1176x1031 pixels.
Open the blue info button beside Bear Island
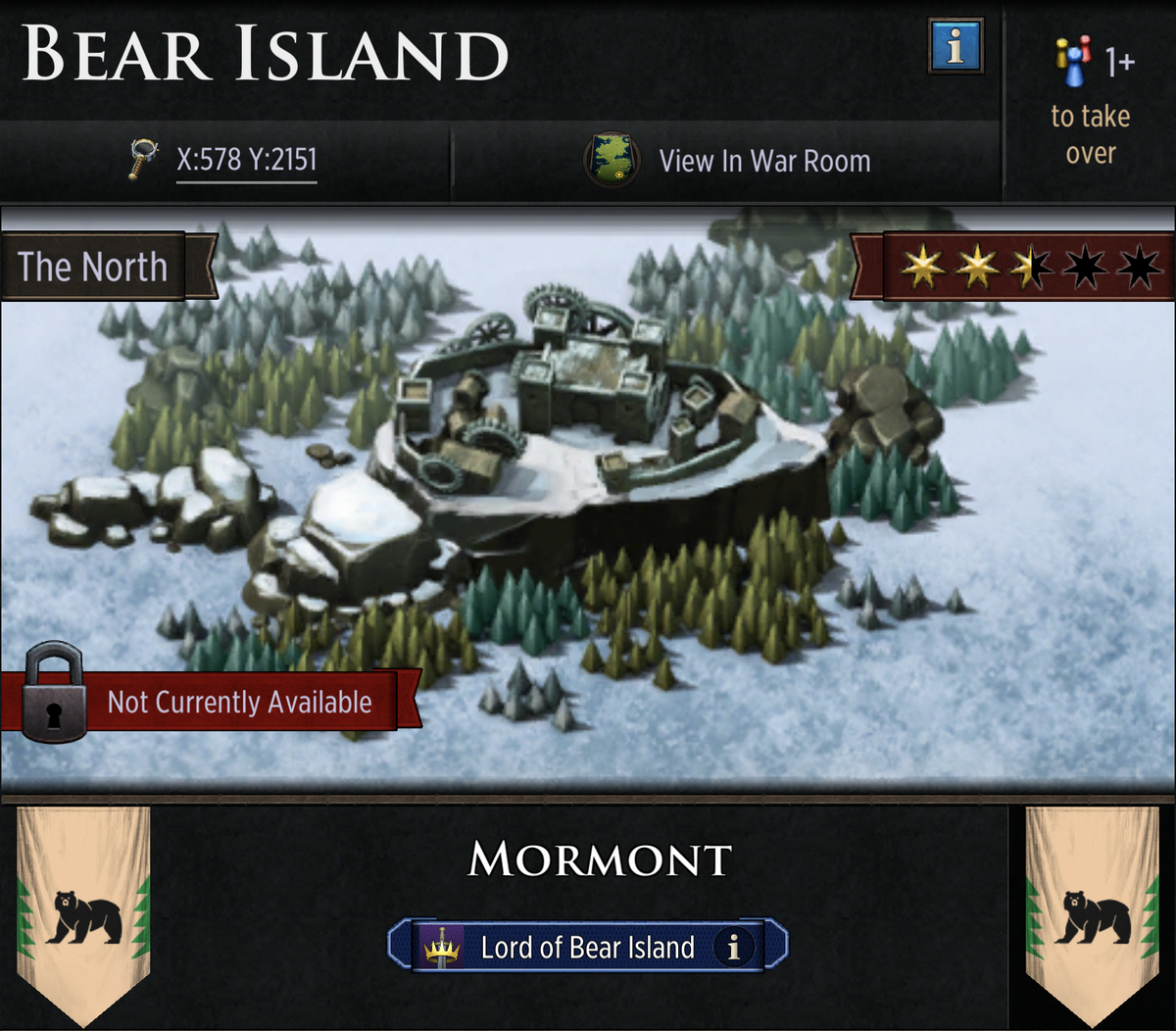click(x=955, y=46)
